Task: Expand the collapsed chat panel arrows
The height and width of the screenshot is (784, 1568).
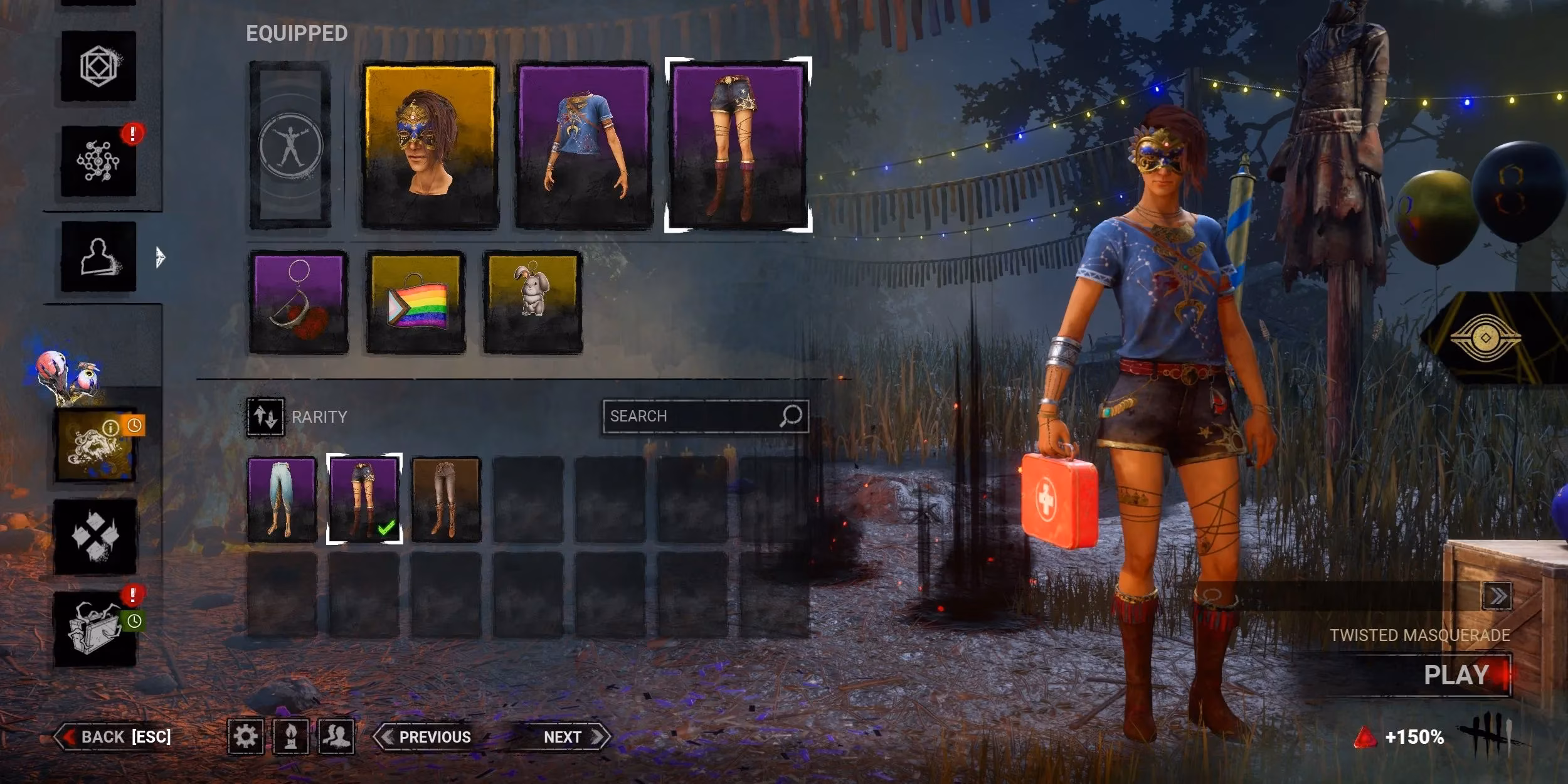Action: [1497, 596]
